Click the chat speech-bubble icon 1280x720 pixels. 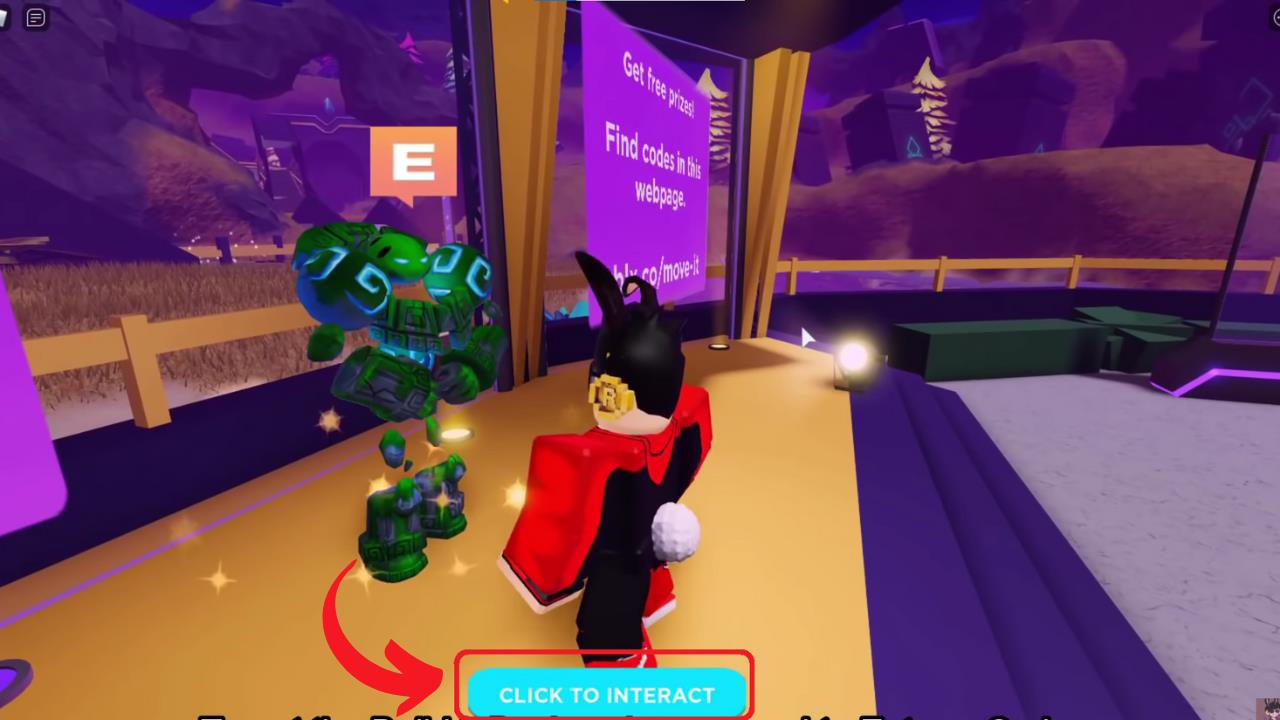(37, 17)
